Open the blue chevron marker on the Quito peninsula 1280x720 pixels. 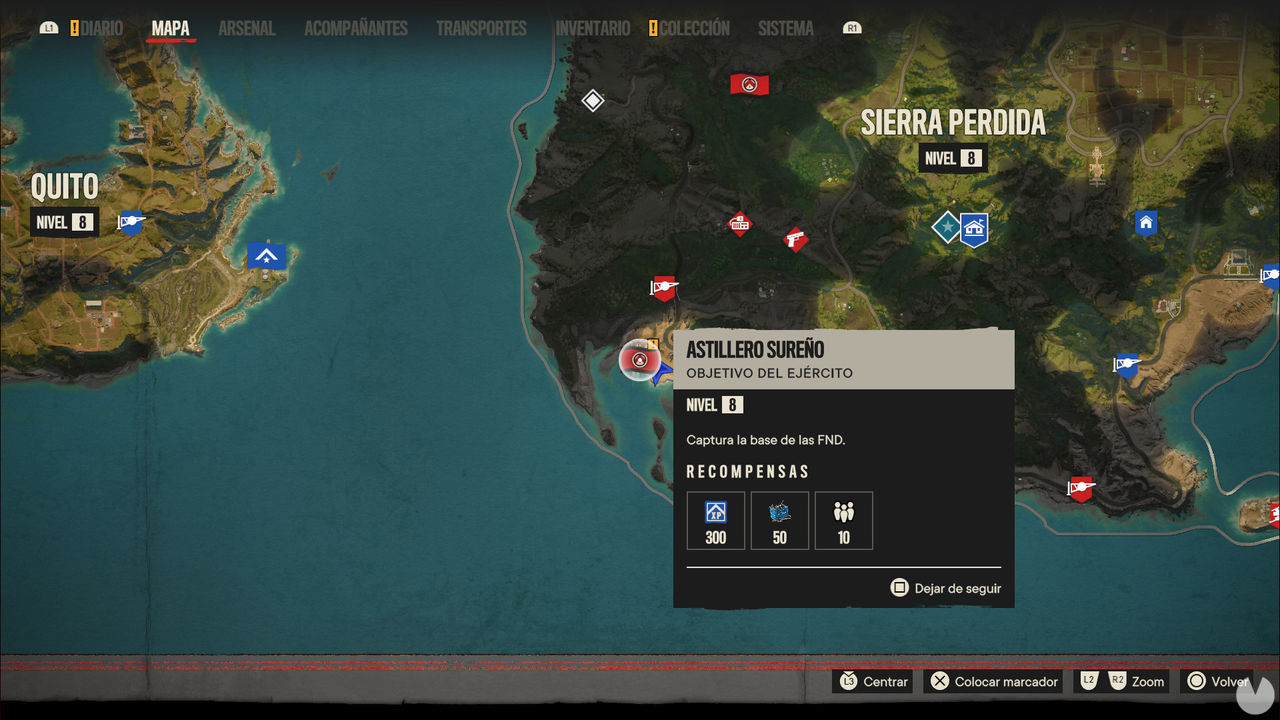coord(265,256)
